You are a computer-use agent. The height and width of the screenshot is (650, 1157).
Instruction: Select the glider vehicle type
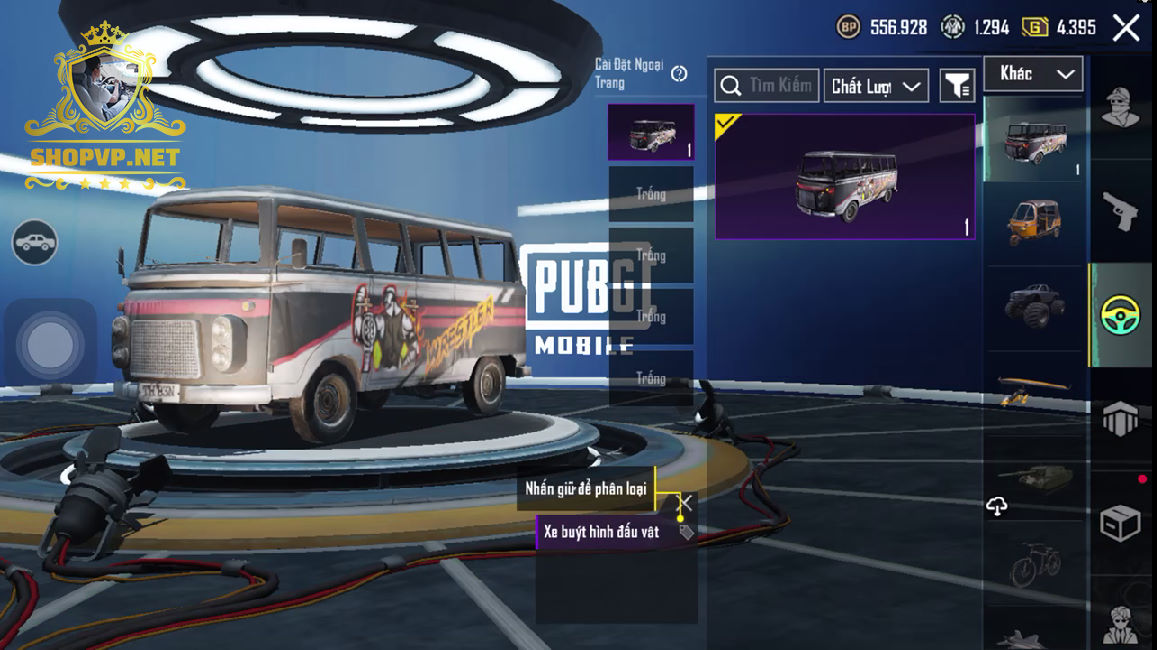(x=1034, y=388)
